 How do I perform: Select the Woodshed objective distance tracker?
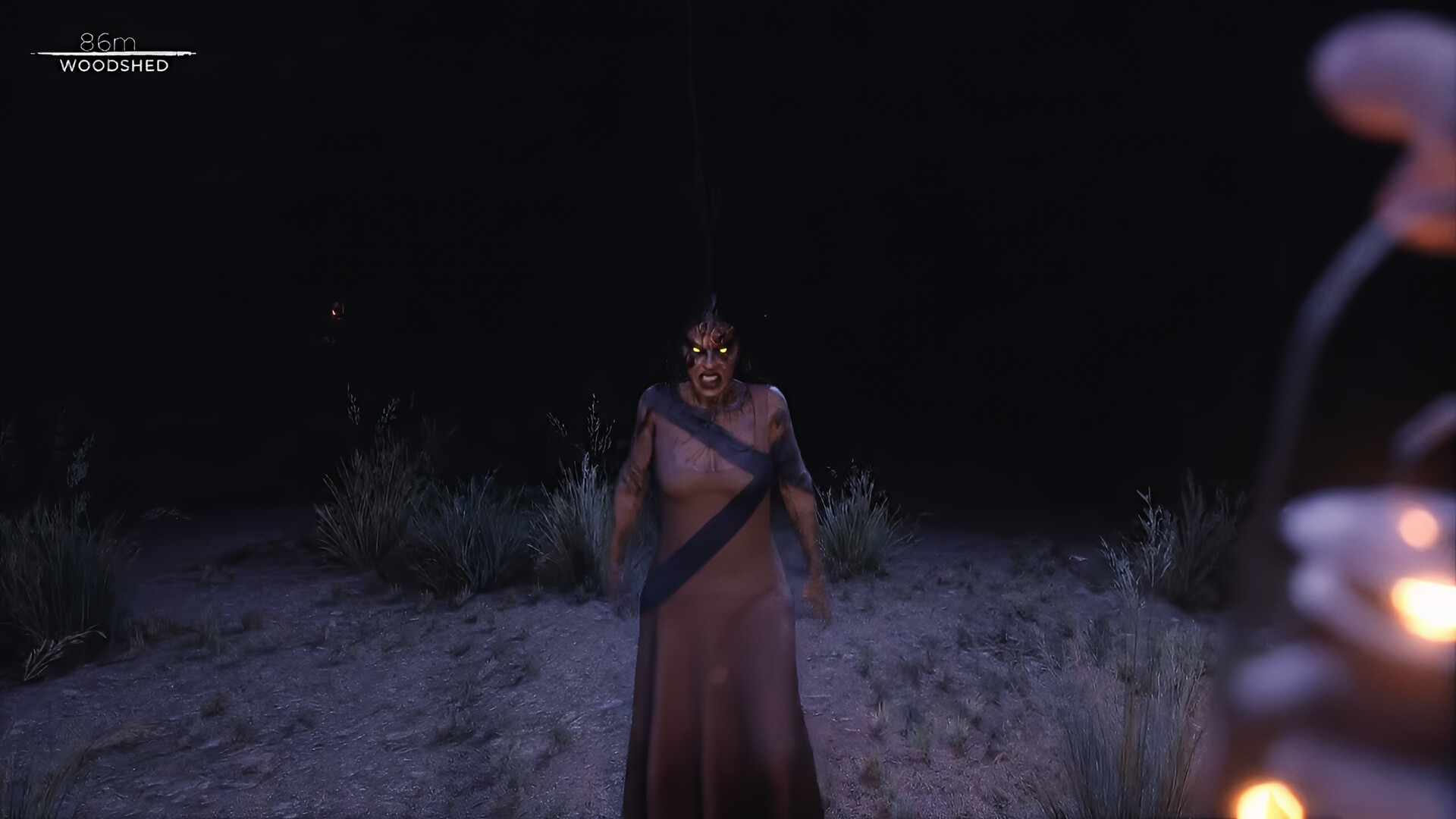(x=114, y=55)
